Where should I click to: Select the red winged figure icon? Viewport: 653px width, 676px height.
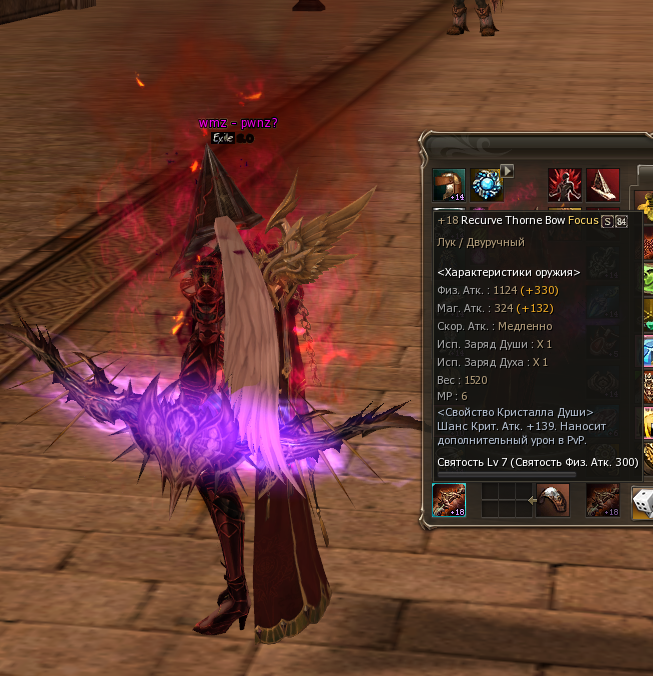pyautogui.click(x=564, y=185)
